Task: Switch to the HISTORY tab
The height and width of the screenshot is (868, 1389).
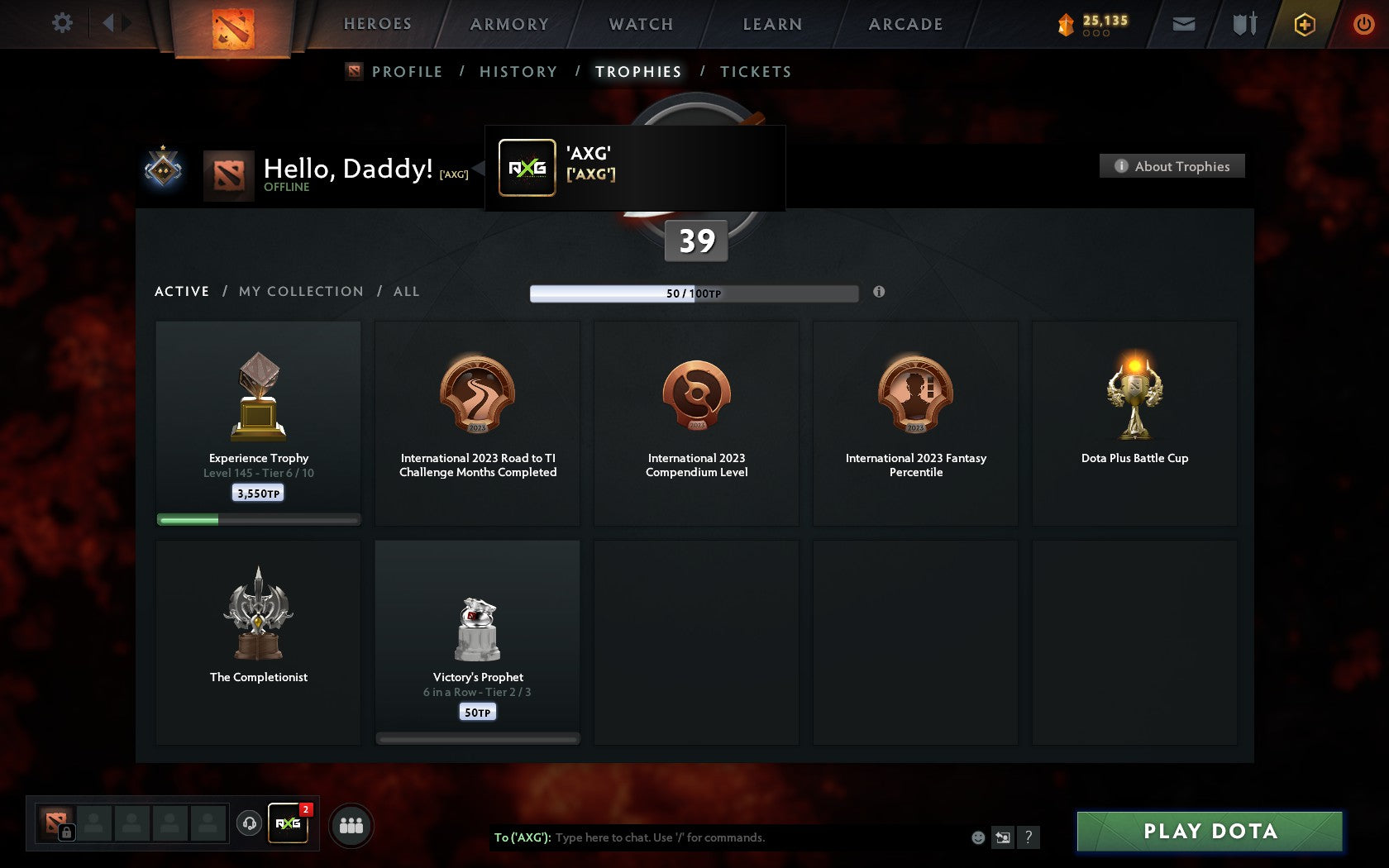Action: pyautogui.click(x=518, y=72)
